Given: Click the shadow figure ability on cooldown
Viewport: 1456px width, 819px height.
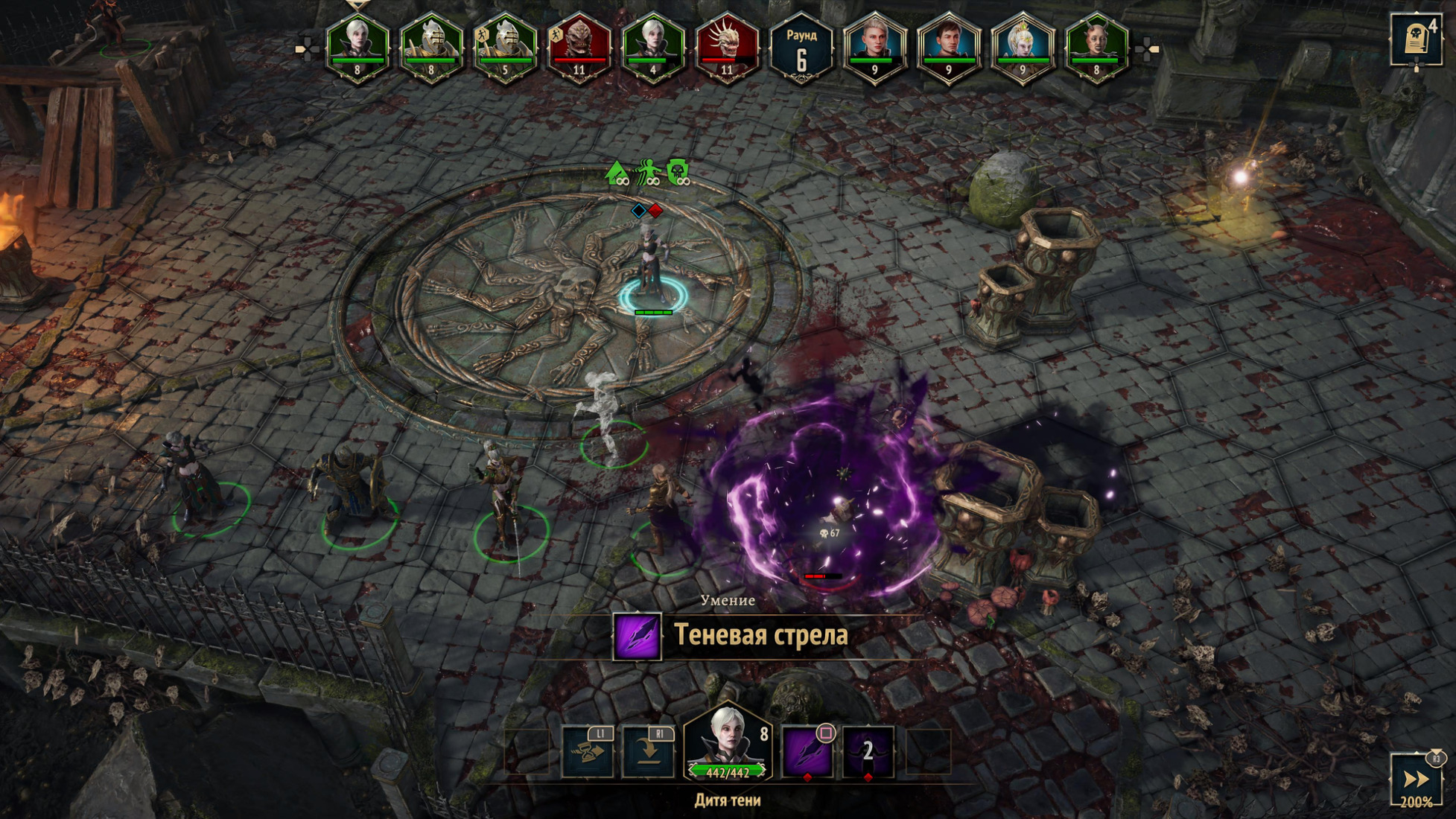Looking at the screenshot, I should pos(868,752).
